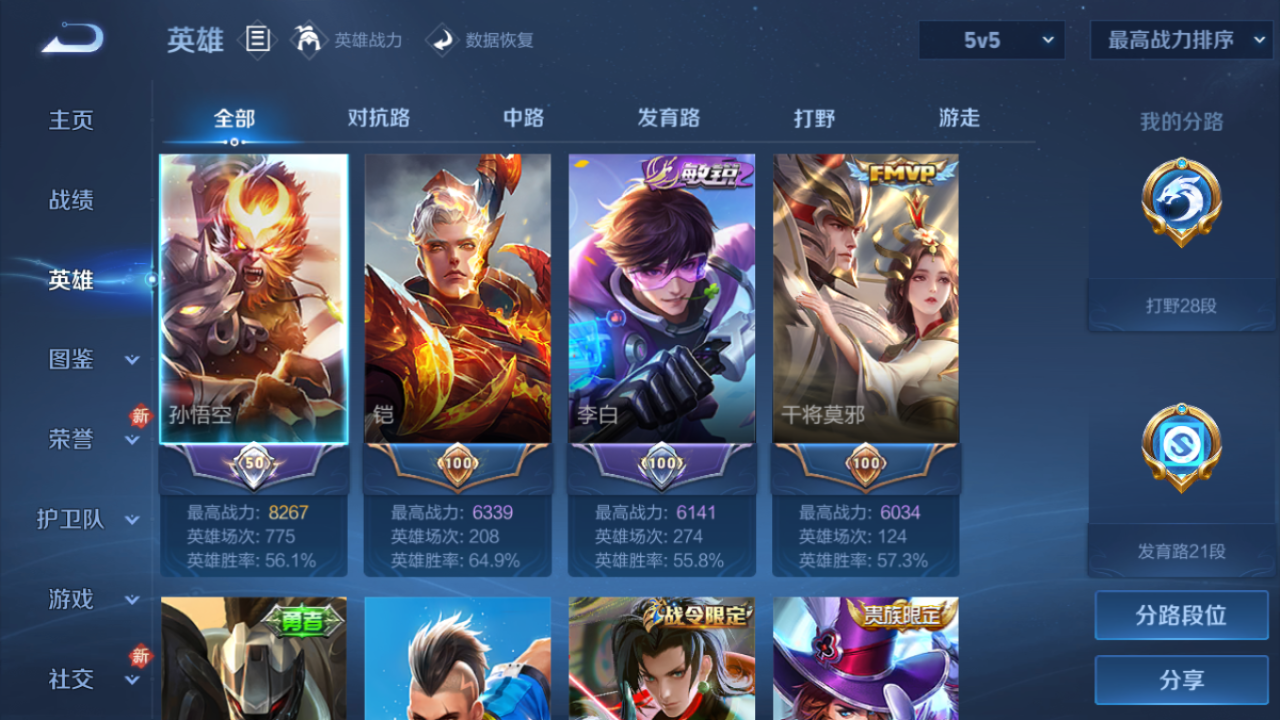Open the 5v5 mode dropdown
Viewport: 1280px width, 720px height.
point(990,40)
